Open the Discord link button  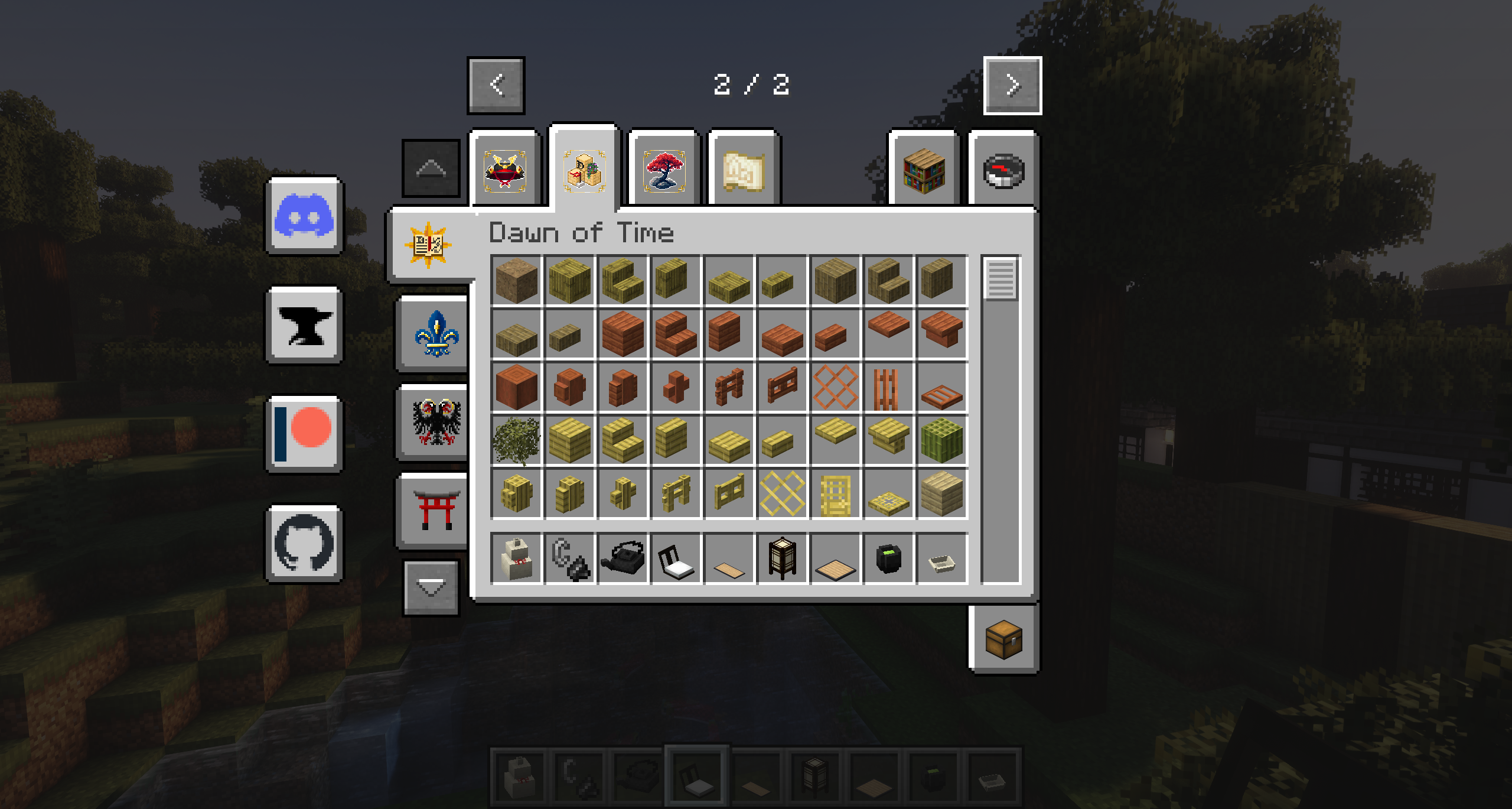304,216
